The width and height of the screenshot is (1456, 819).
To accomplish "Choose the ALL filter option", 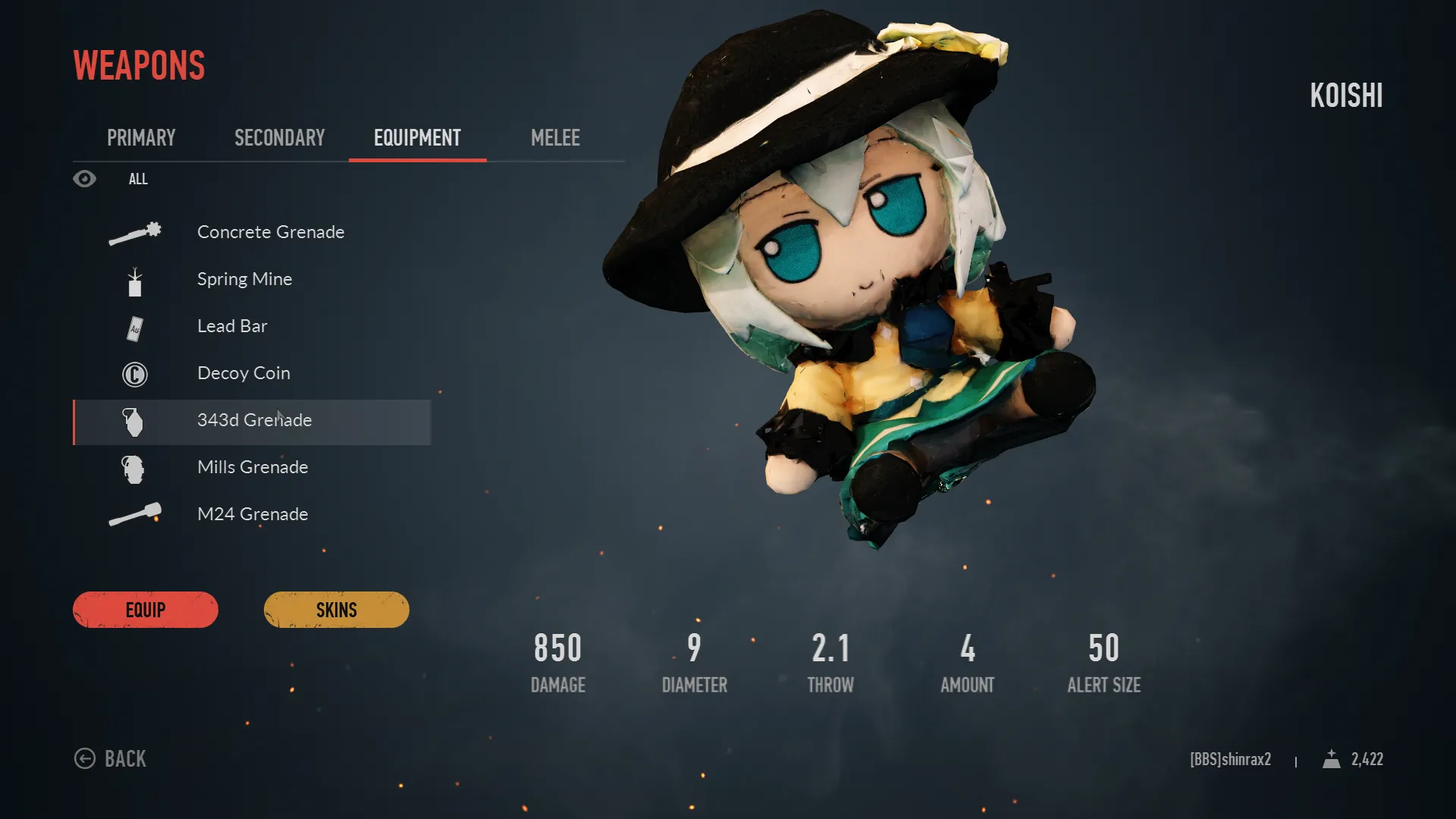I will pyautogui.click(x=138, y=179).
